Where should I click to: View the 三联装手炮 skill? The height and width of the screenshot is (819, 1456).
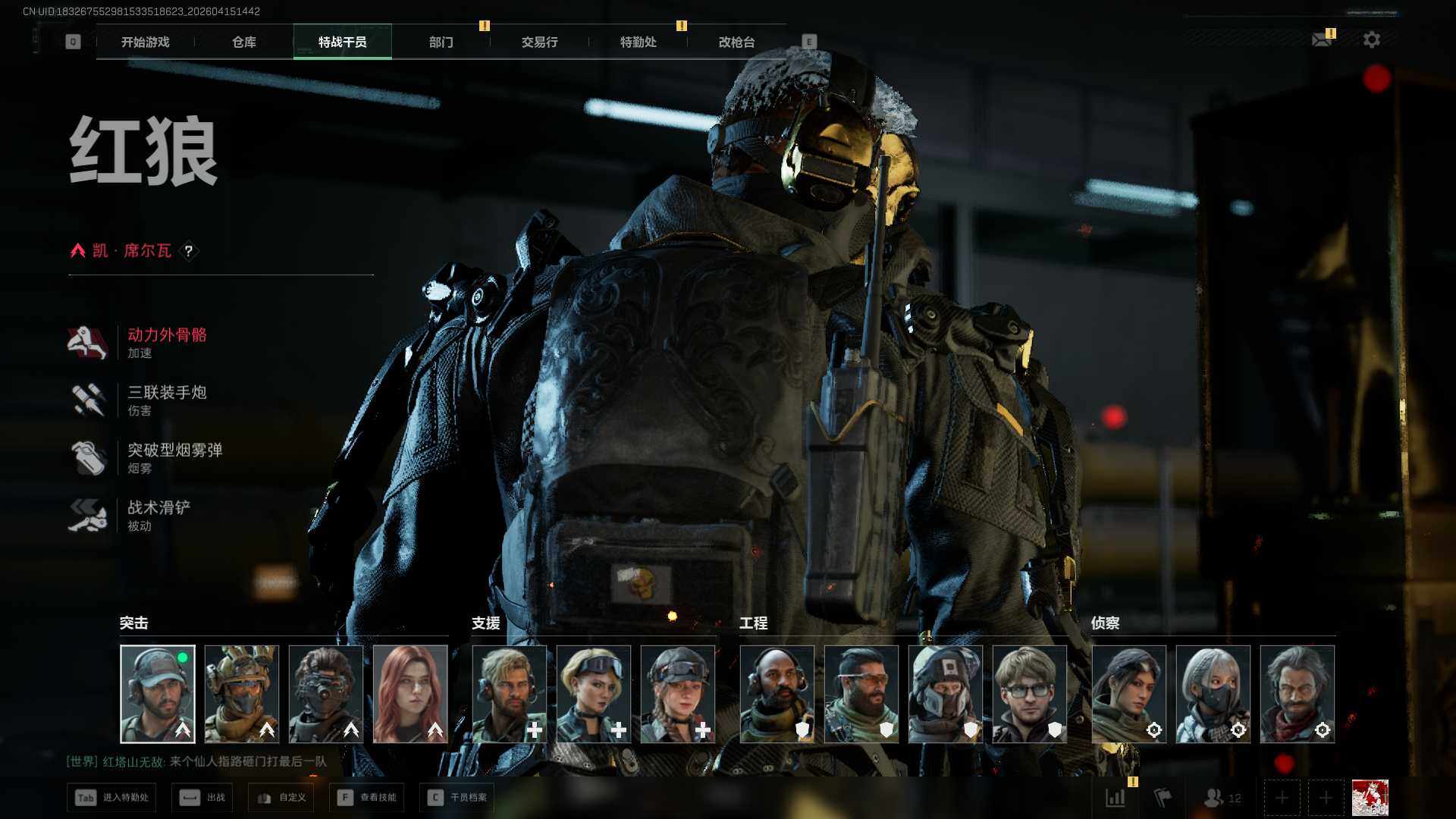tap(166, 400)
